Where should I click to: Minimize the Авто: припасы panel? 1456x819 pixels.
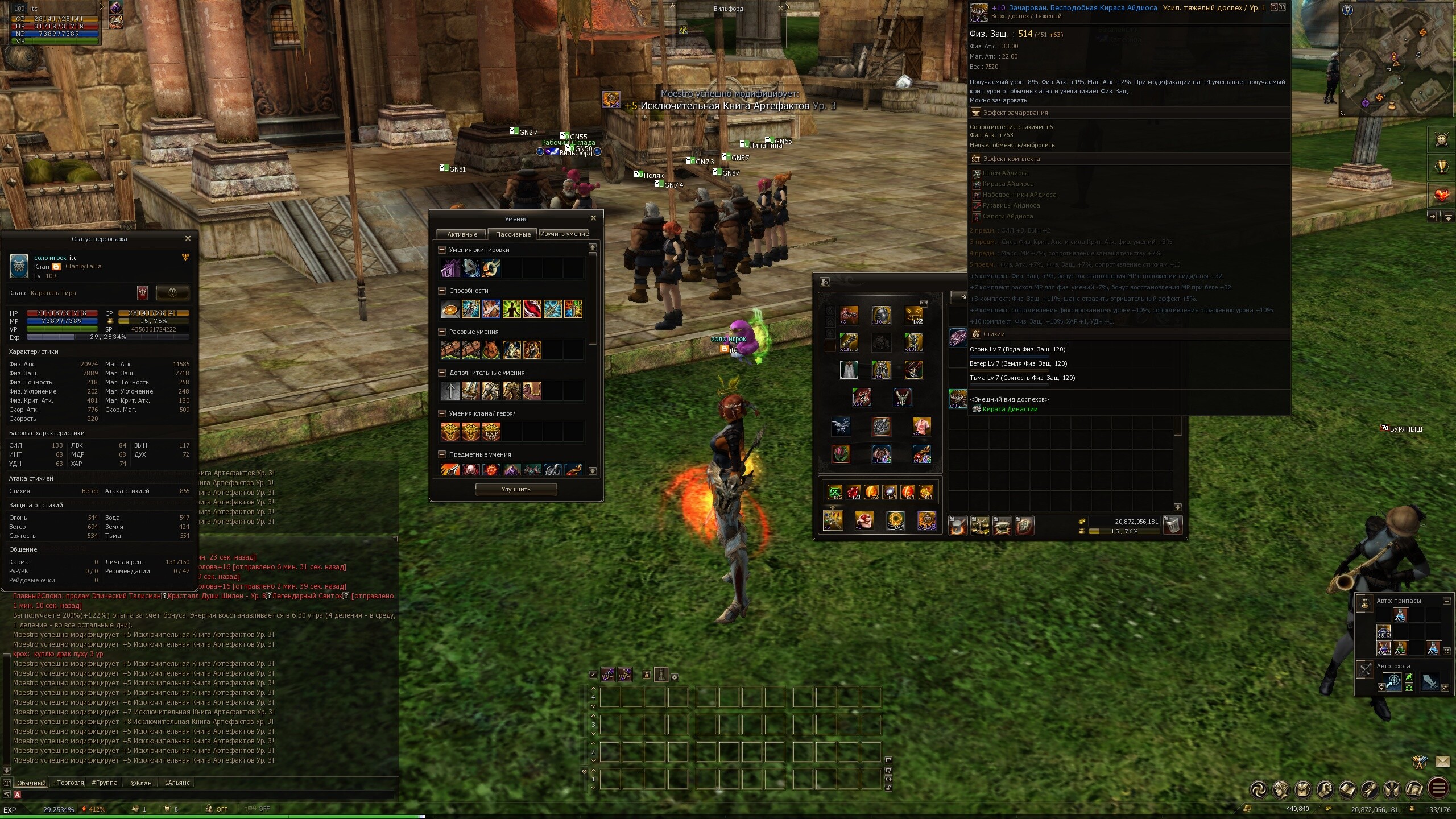point(1447,601)
